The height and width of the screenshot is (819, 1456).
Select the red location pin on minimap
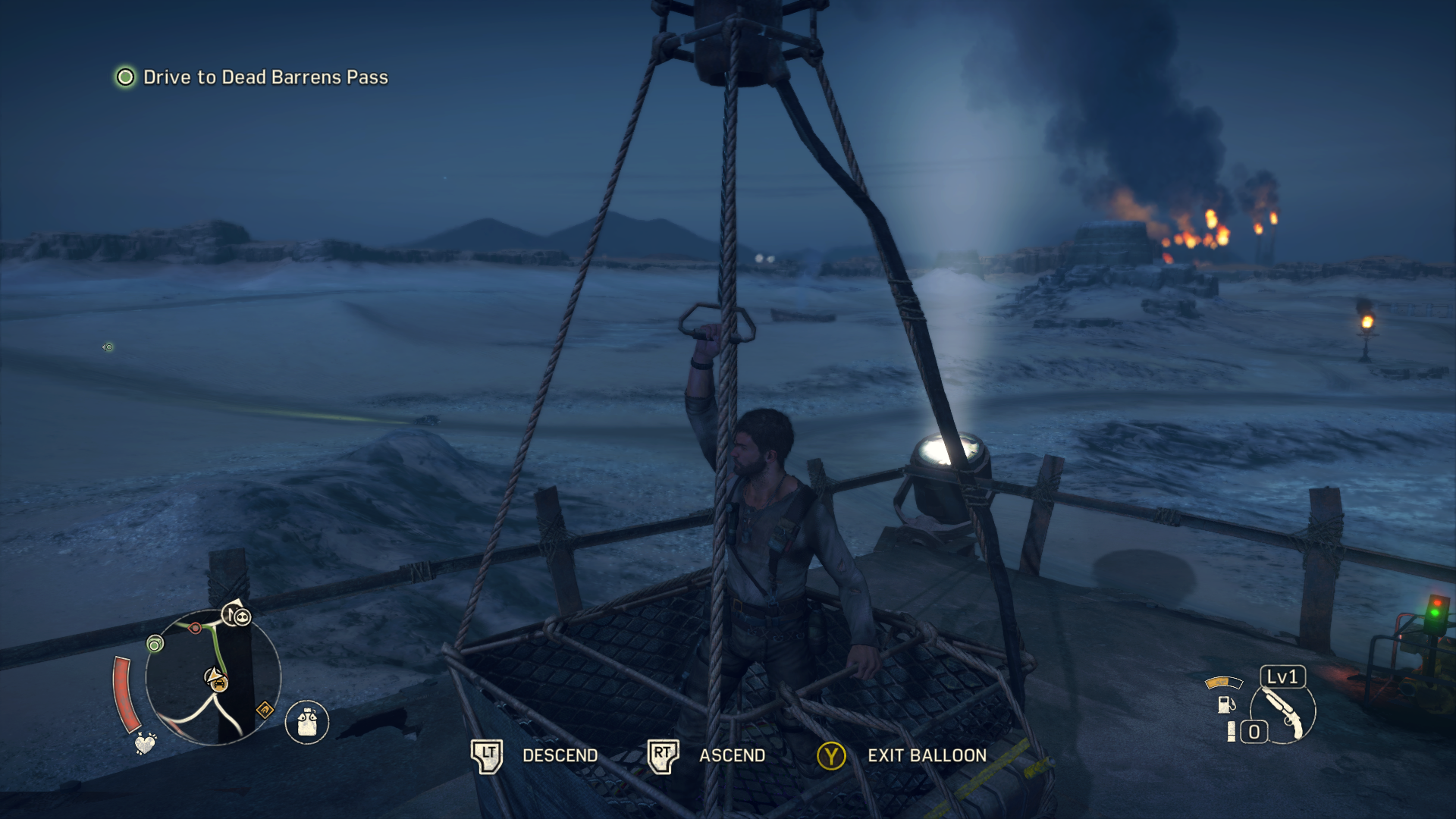tap(196, 628)
